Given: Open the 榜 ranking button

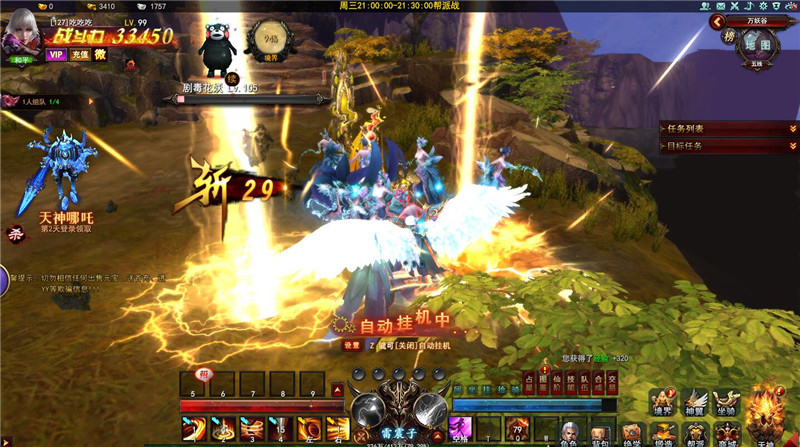Looking at the screenshot, I should [x=729, y=37].
